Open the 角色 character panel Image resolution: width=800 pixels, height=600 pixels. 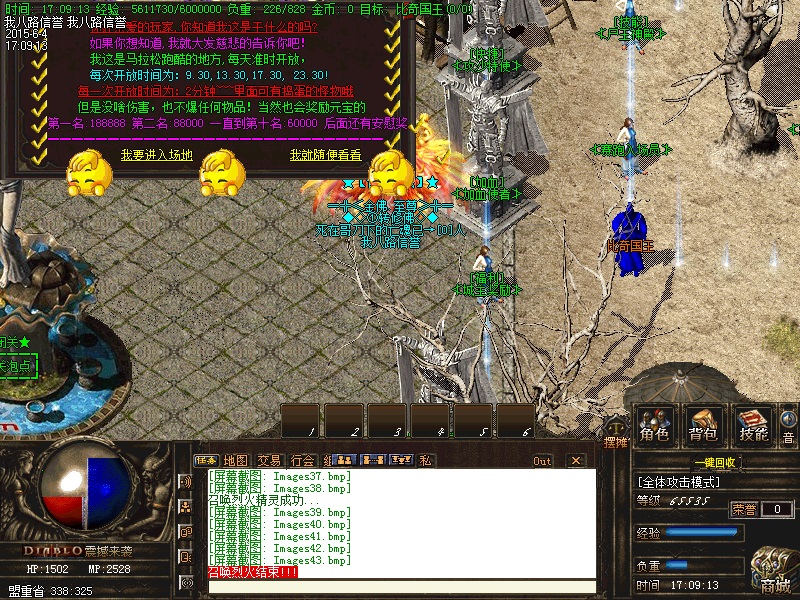[655, 426]
